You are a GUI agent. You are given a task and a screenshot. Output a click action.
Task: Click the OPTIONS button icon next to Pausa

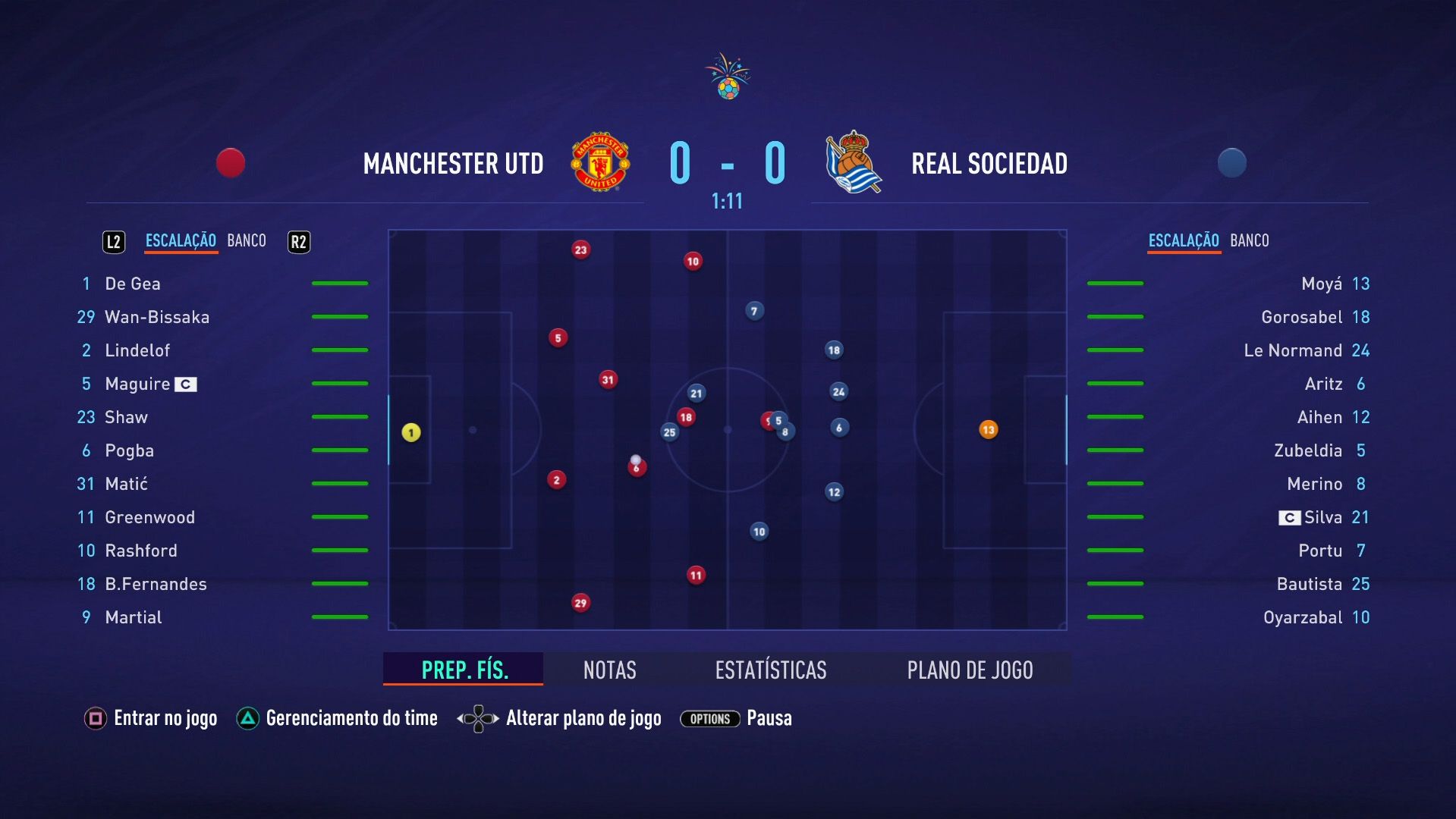(x=709, y=719)
